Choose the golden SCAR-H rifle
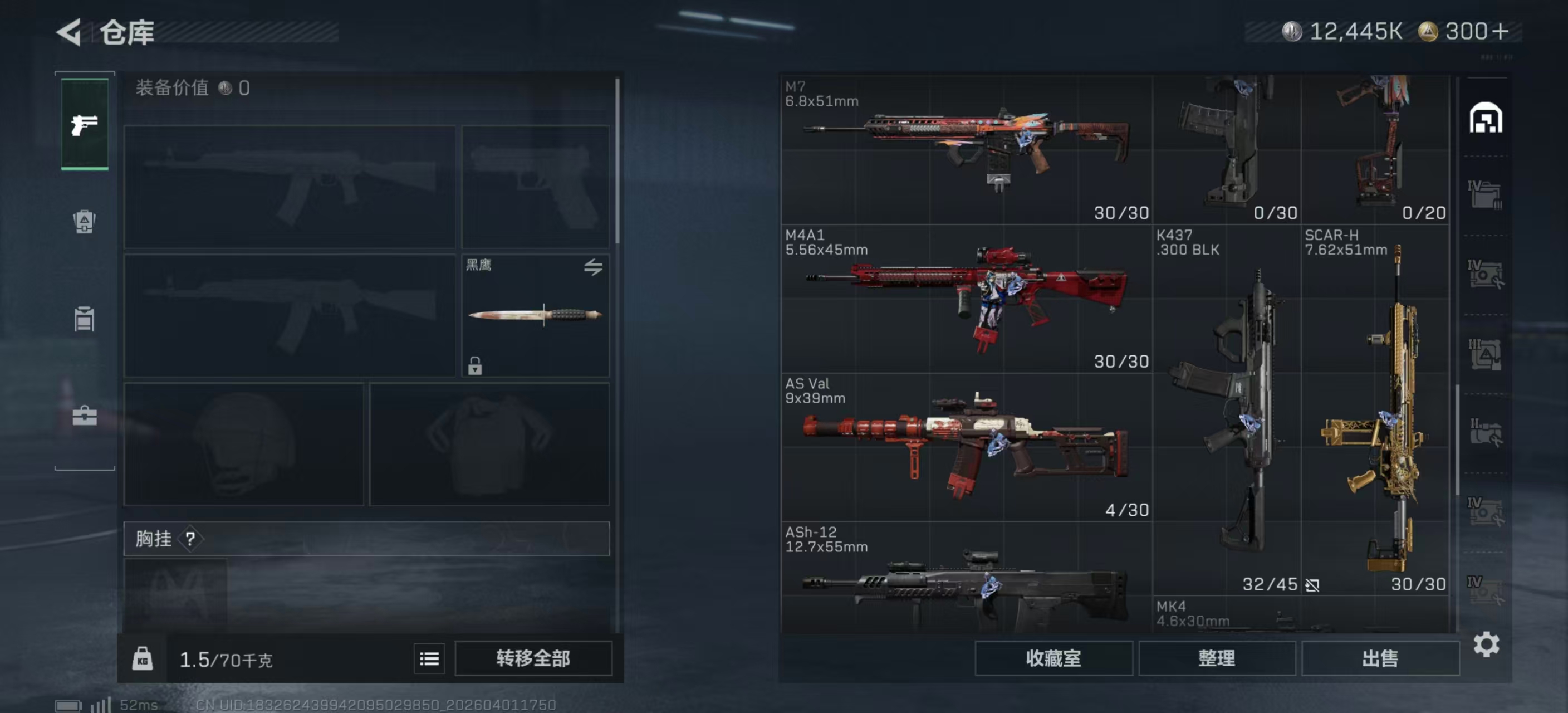1568x713 pixels. click(1375, 410)
